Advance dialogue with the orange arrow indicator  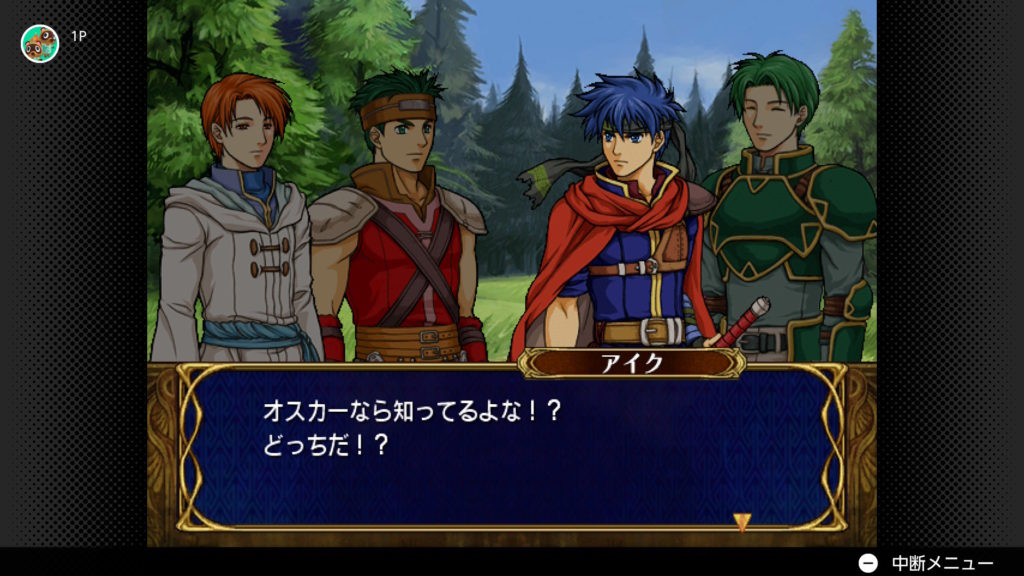click(742, 521)
